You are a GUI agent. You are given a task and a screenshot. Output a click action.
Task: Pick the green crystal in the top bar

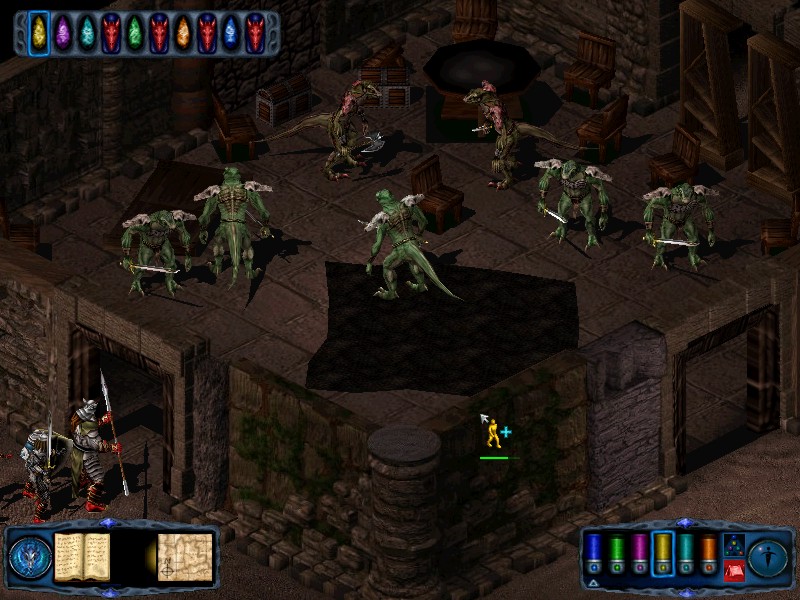click(135, 32)
